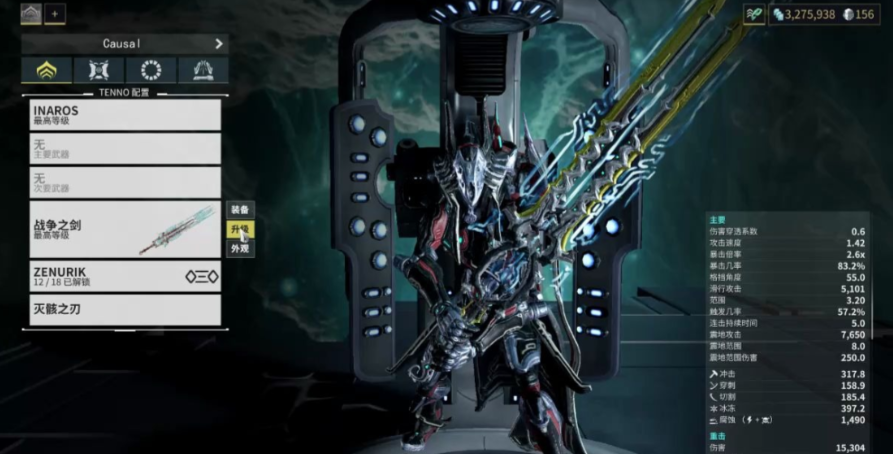Open the 外观 appearance button

(240, 248)
